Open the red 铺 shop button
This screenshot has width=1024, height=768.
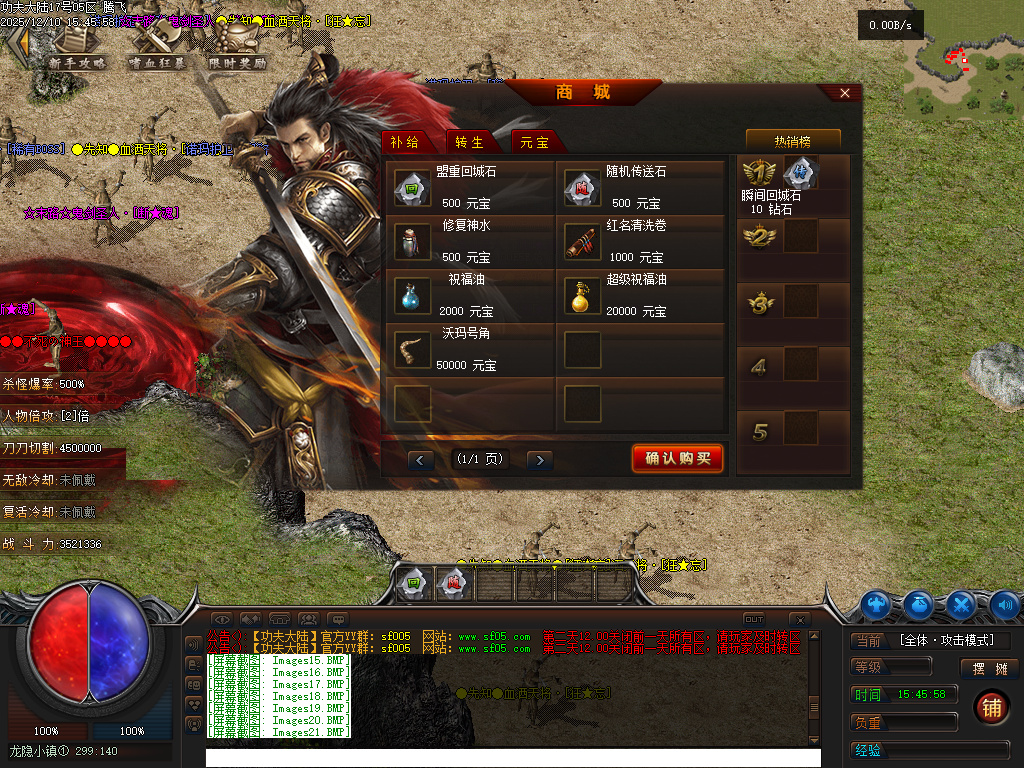click(x=991, y=707)
